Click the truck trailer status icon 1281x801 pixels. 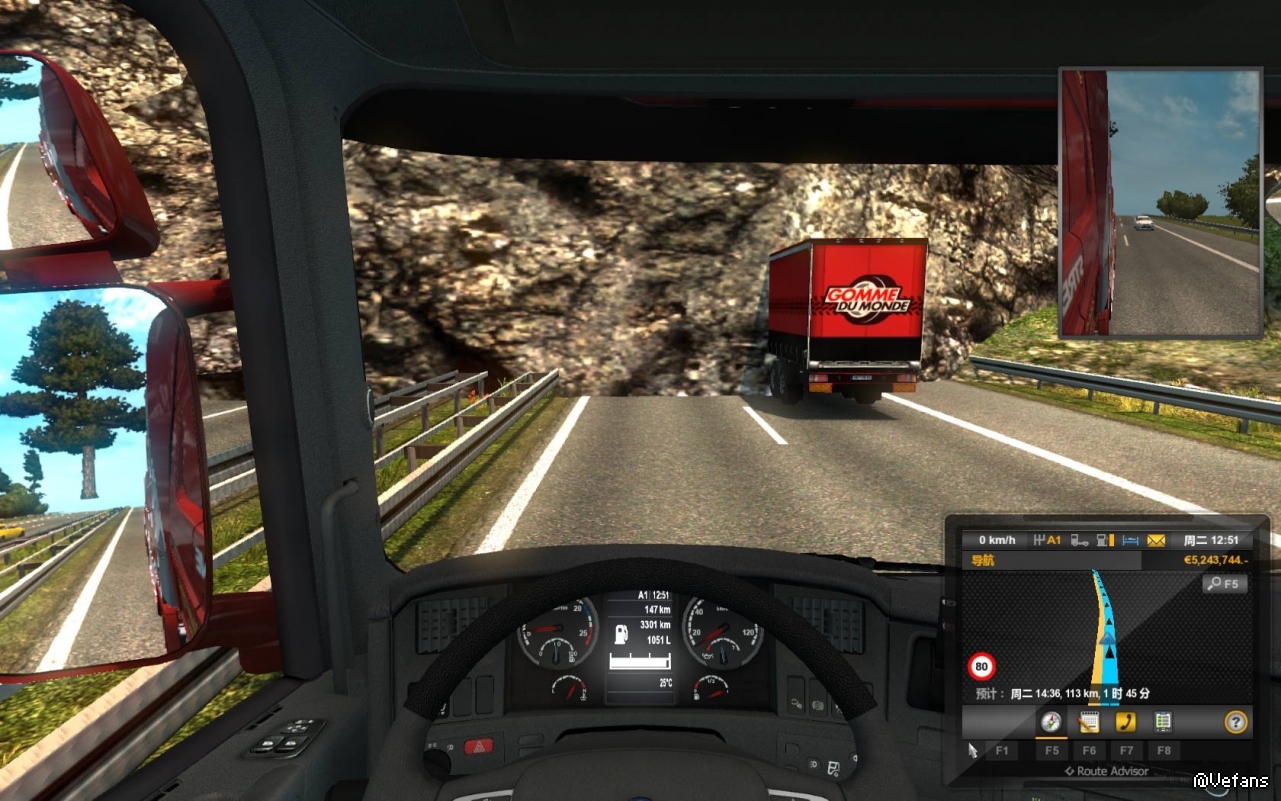(1080, 541)
